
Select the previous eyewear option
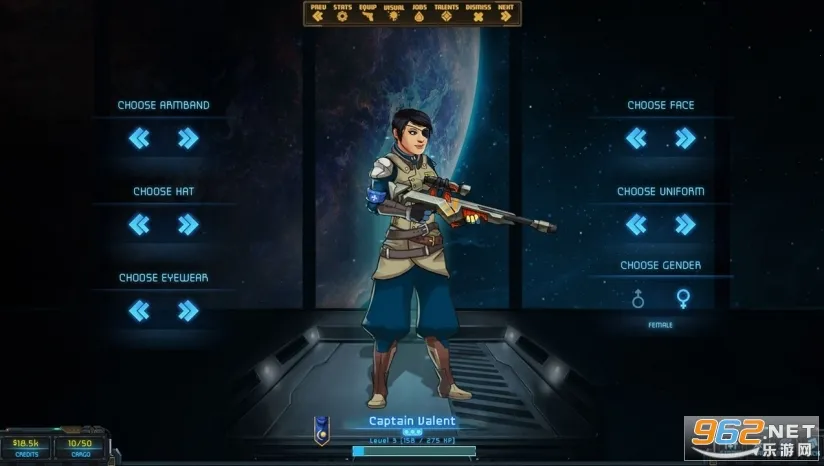coord(139,311)
